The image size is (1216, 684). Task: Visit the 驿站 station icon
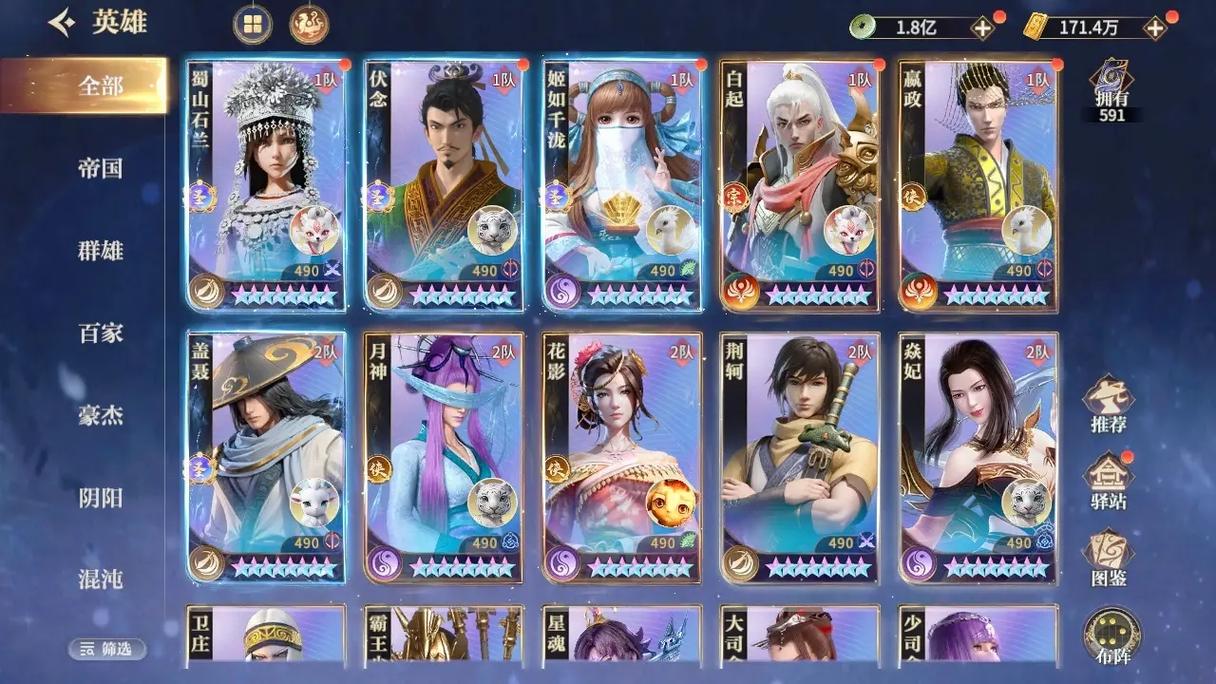[x=1108, y=480]
